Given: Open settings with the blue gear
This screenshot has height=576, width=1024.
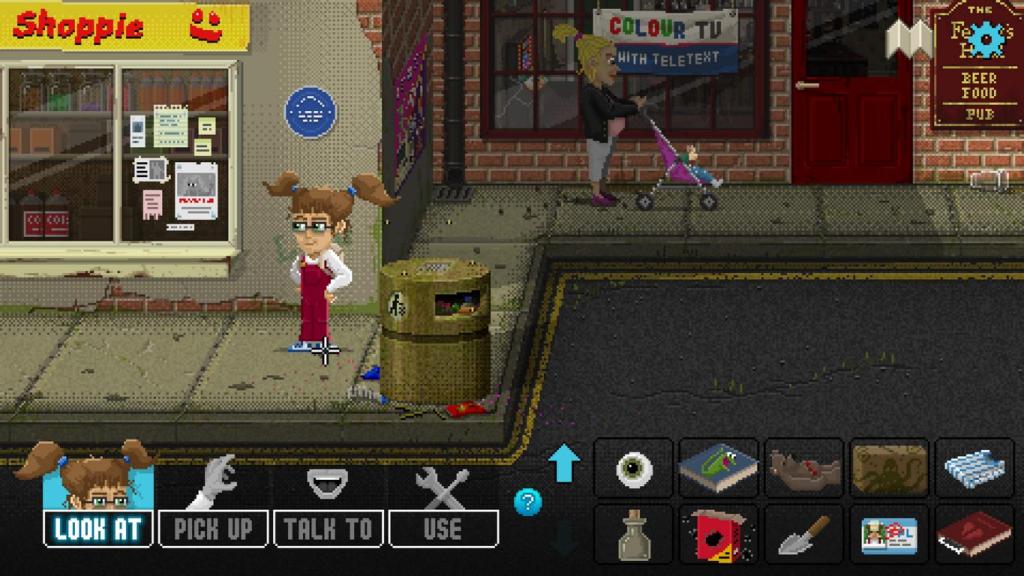Looking at the screenshot, I should [x=986, y=38].
